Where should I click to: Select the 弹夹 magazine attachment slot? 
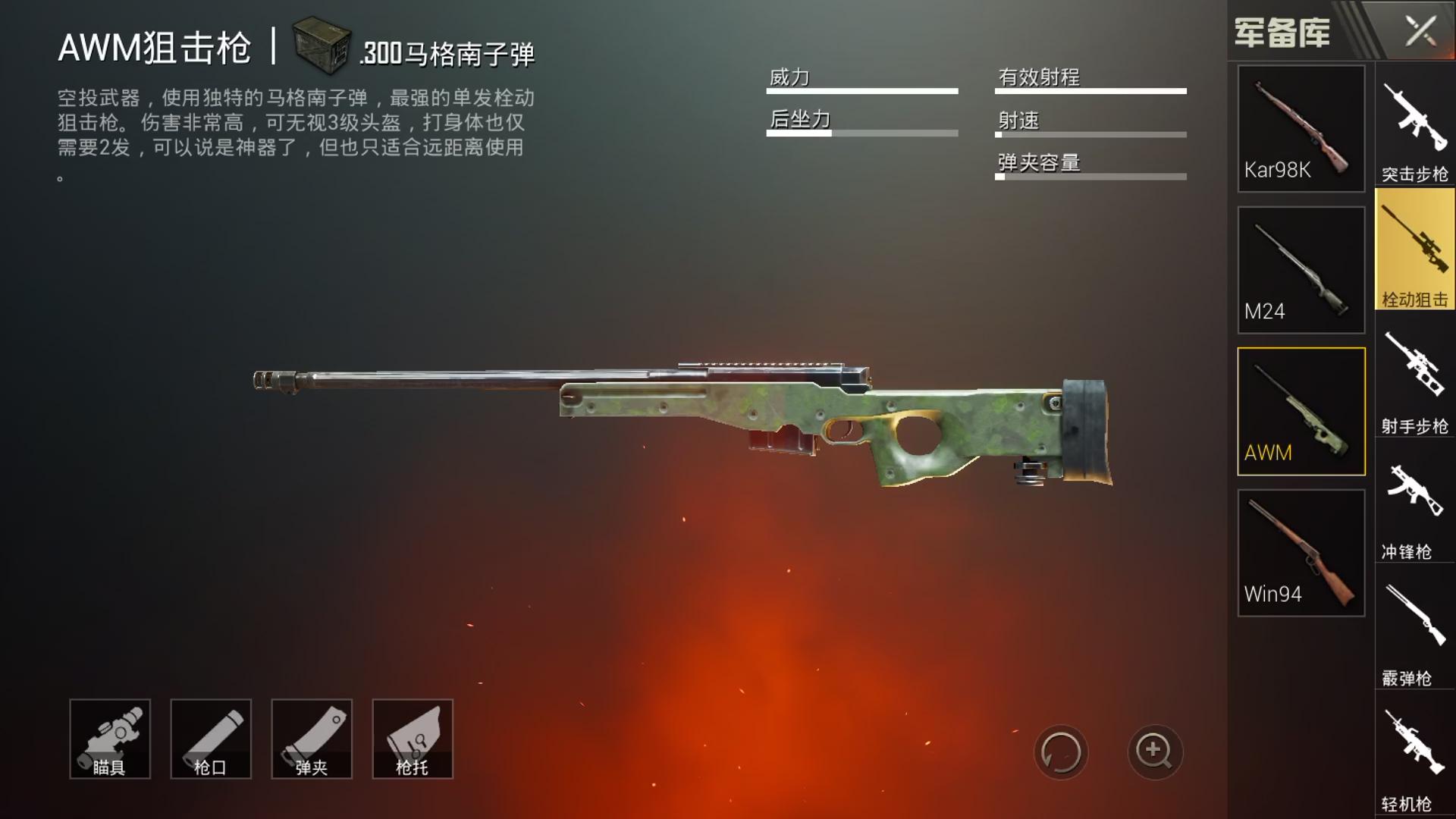tap(311, 738)
